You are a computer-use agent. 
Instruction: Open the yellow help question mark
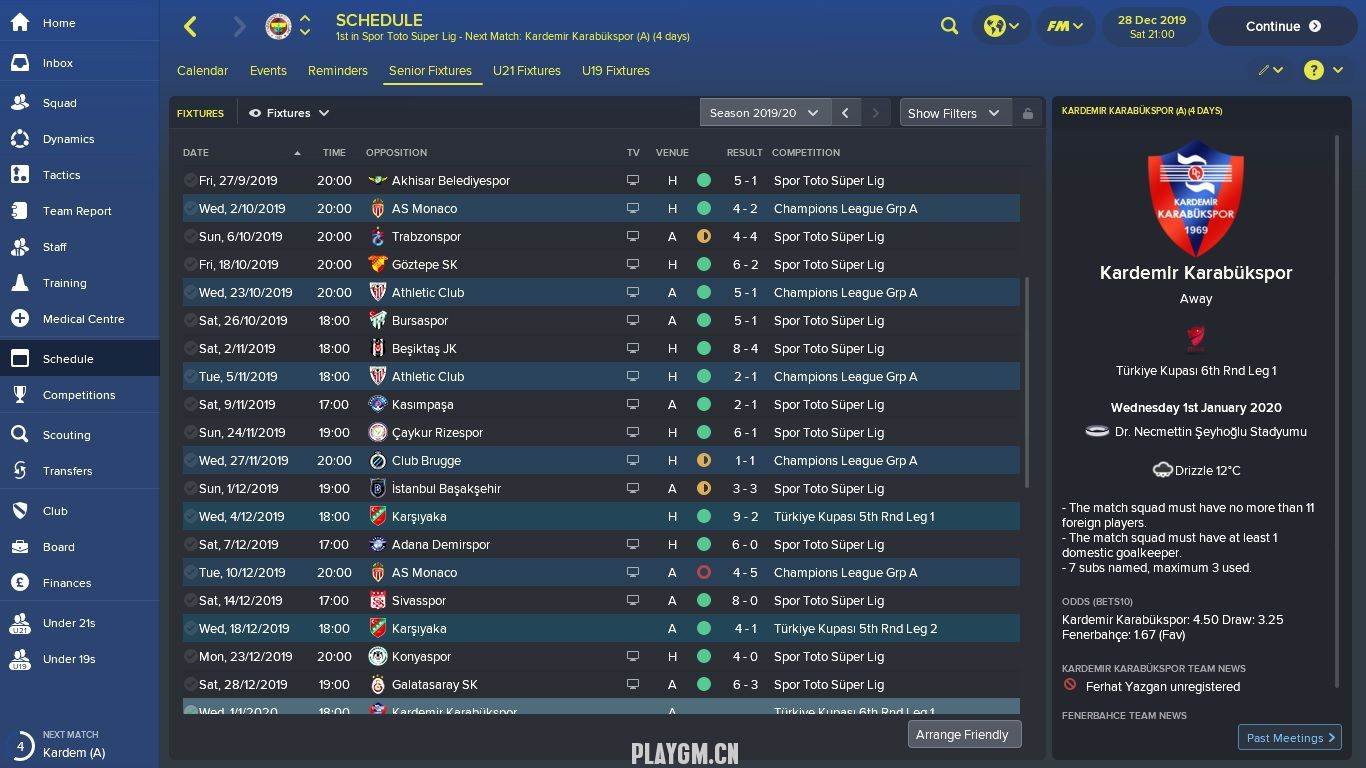coord(1313,70)
